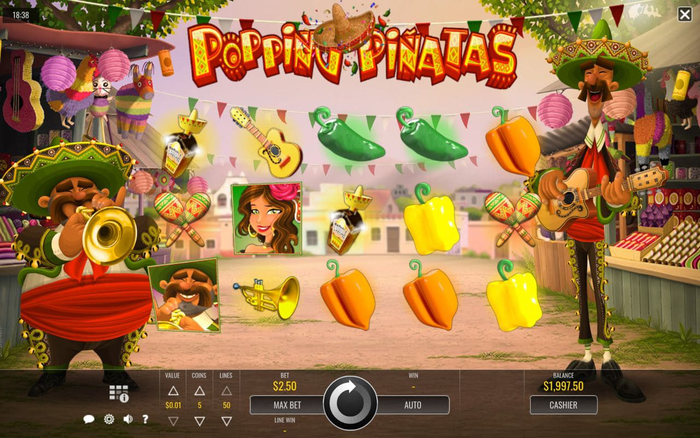Spin the reels with the circular arrow button
700x438 pixels.
pos(350,403)
